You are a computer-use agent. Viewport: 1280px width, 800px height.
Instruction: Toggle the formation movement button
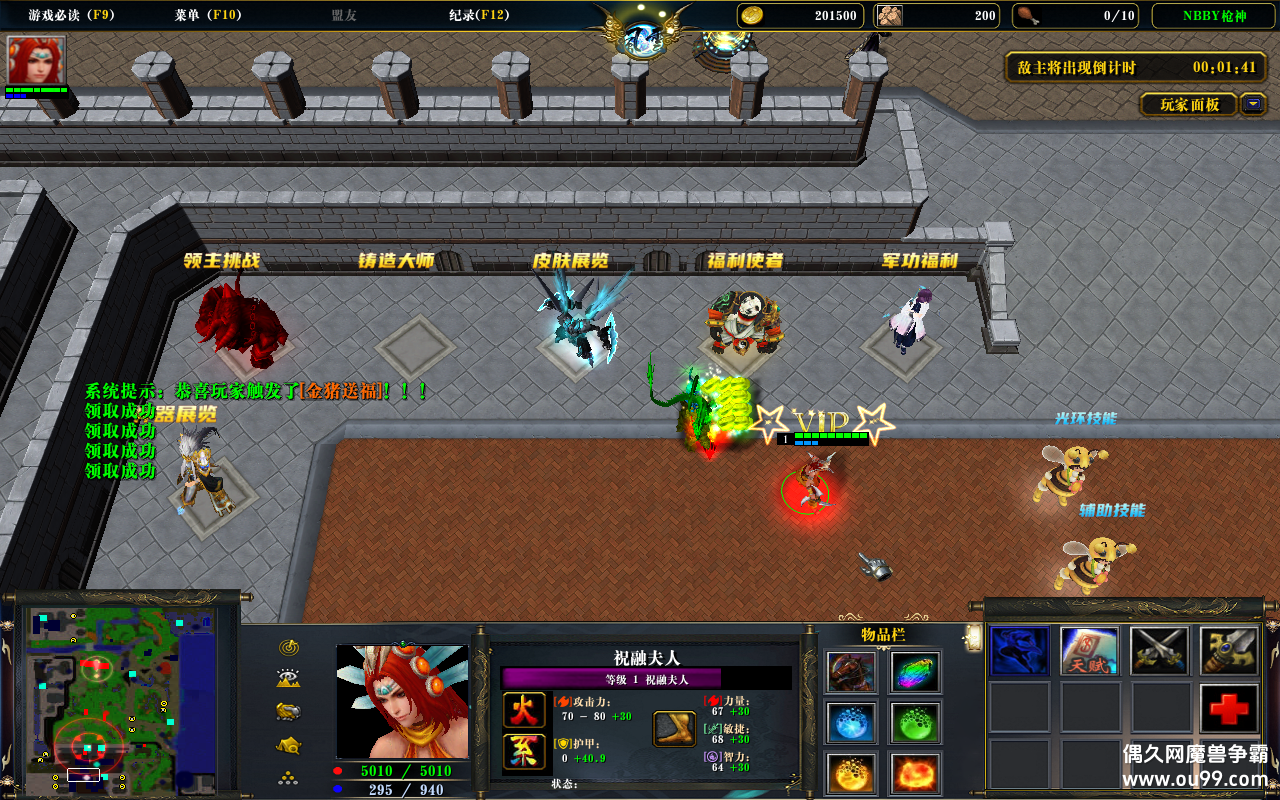tap(290, 776)
